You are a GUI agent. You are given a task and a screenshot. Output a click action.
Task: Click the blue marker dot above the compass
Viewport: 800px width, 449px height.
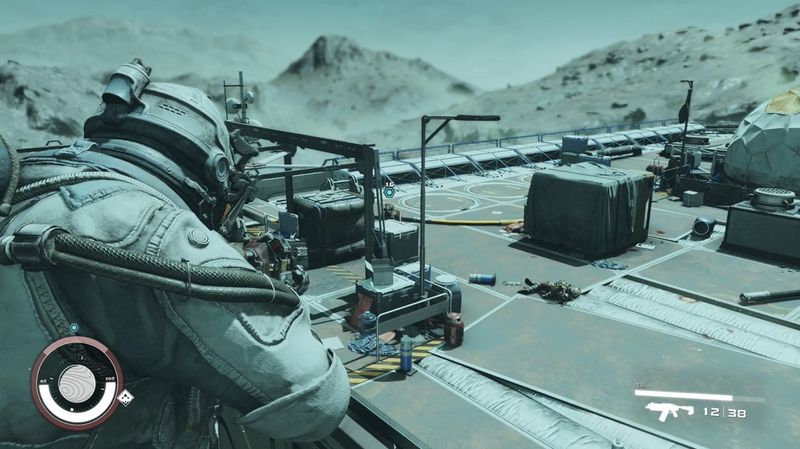click(x=75, y=327)
